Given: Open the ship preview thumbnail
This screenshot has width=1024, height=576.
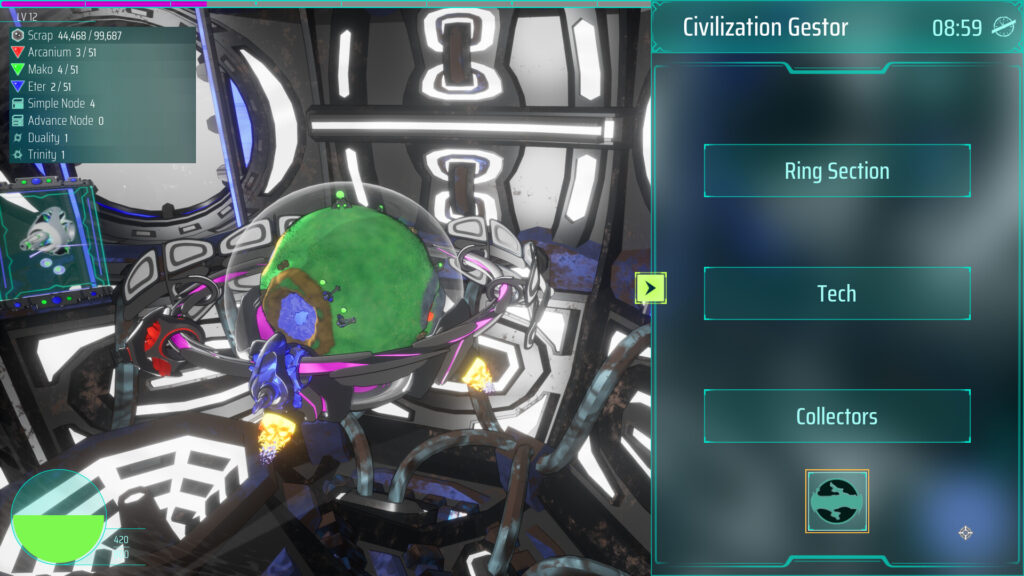Looking at the screenshot, I should 53,238.
